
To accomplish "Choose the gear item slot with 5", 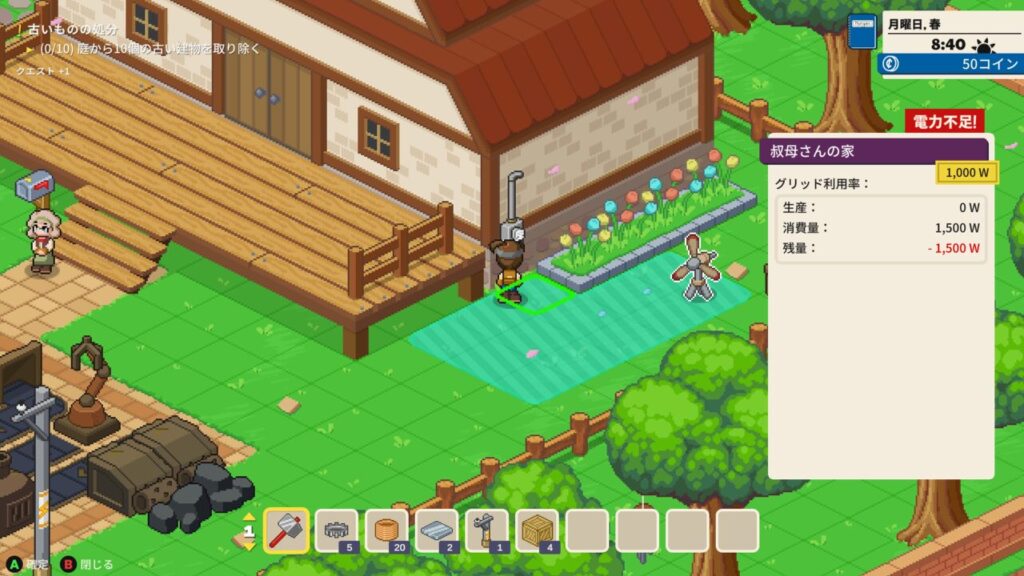I will (336, 530).
